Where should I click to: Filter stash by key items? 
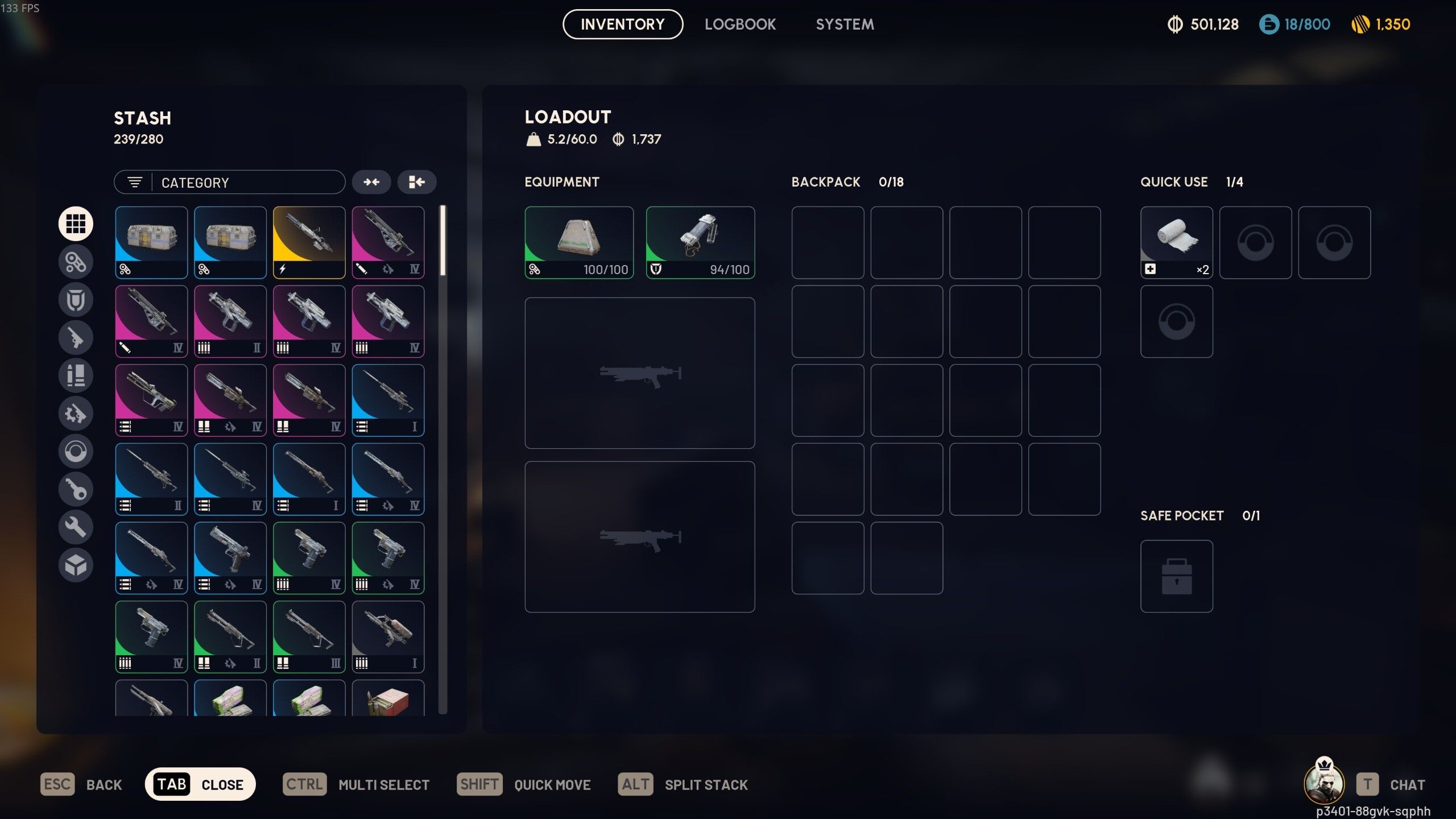pyautogui.click(x=76, y=489)
